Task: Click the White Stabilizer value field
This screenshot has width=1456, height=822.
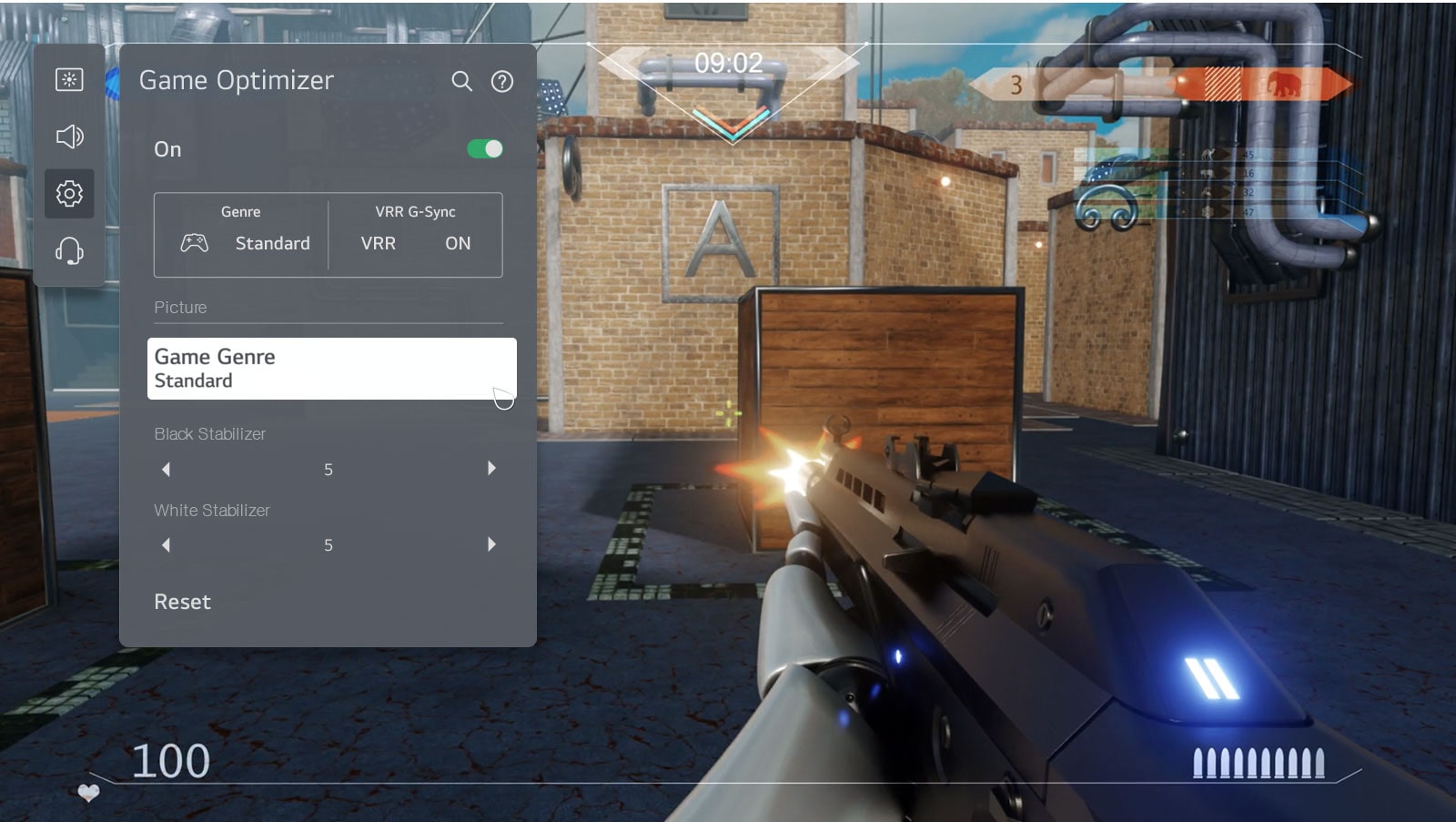Action: point(329,544)
